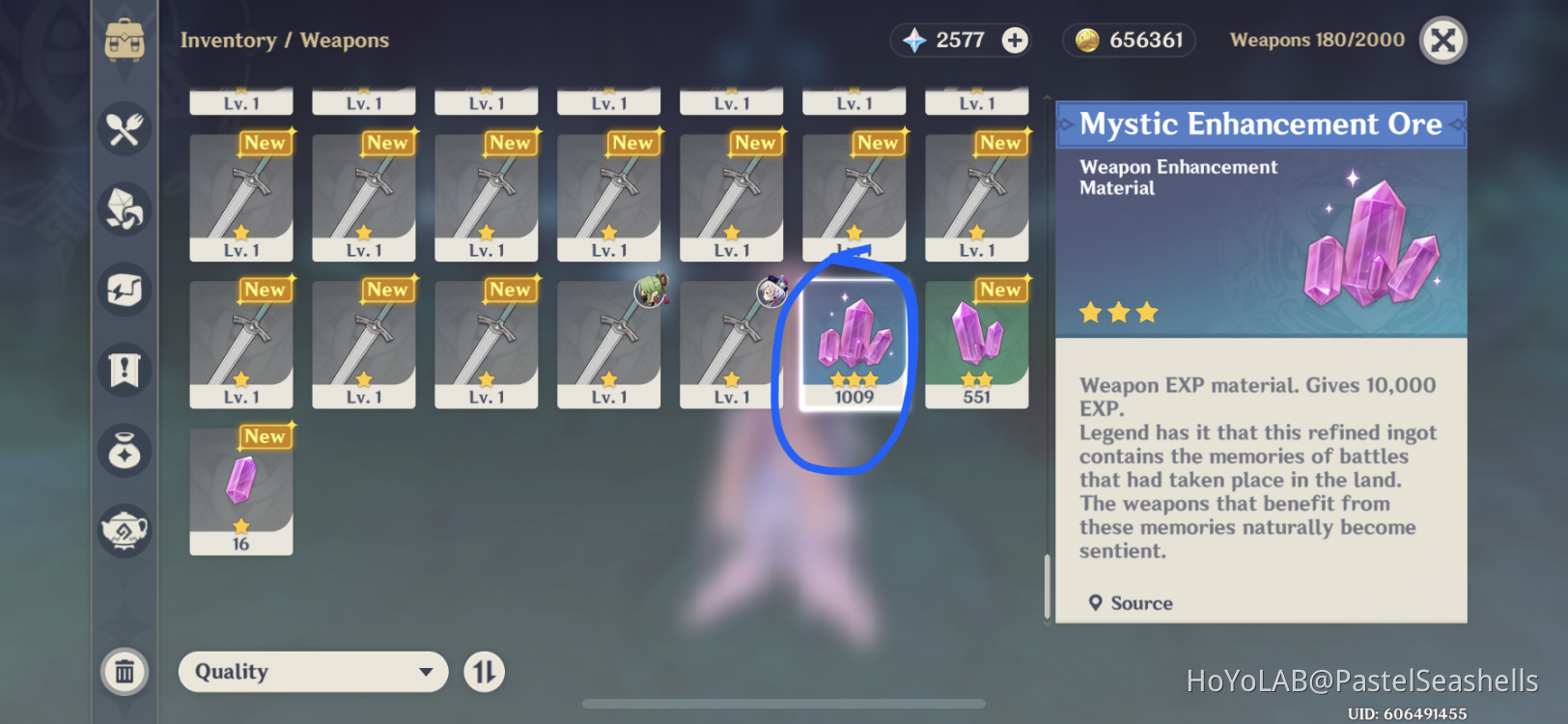1568x724 pixels.
Task: Open the Furnishings teapot category
Action: (125, 532)
